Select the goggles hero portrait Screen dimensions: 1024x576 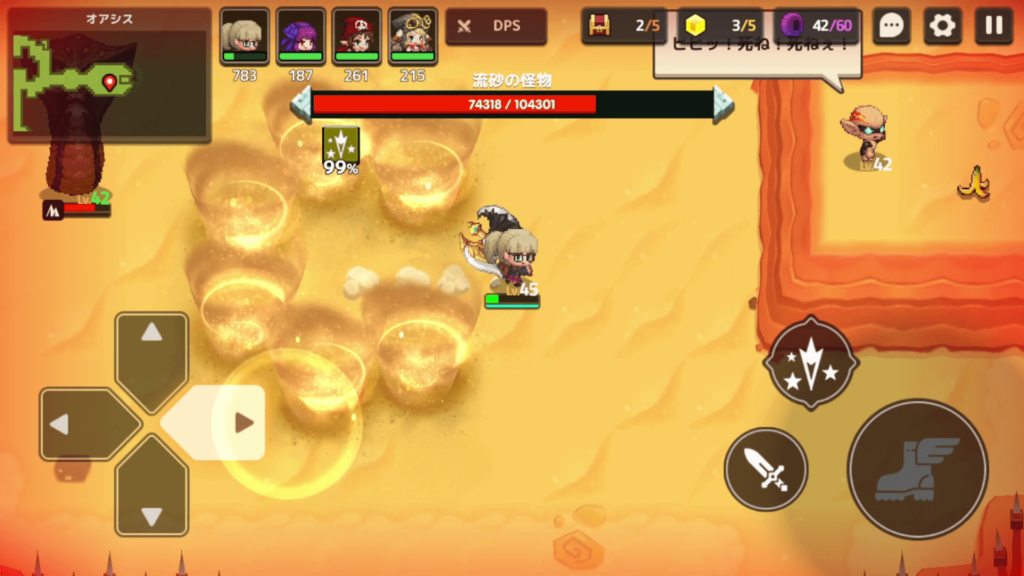[x=412, y=36]
